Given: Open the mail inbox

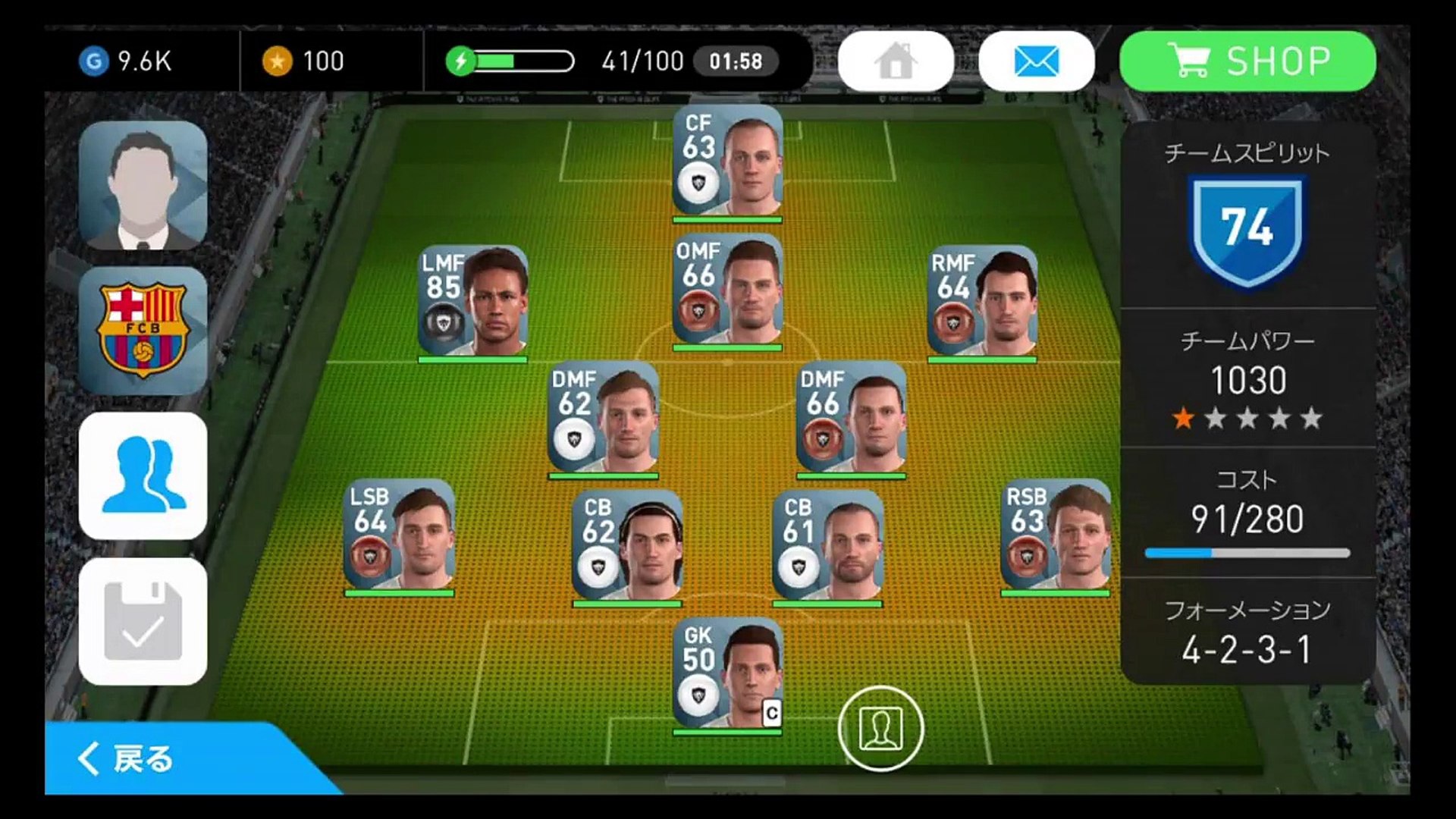Looking at the screenshot, I should click(x=1036, y=61).
